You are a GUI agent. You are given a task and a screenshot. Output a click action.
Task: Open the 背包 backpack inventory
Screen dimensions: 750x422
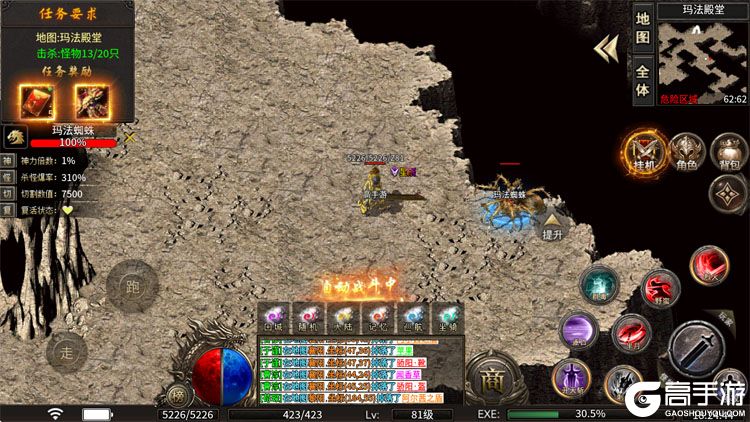tap(728, 152)
